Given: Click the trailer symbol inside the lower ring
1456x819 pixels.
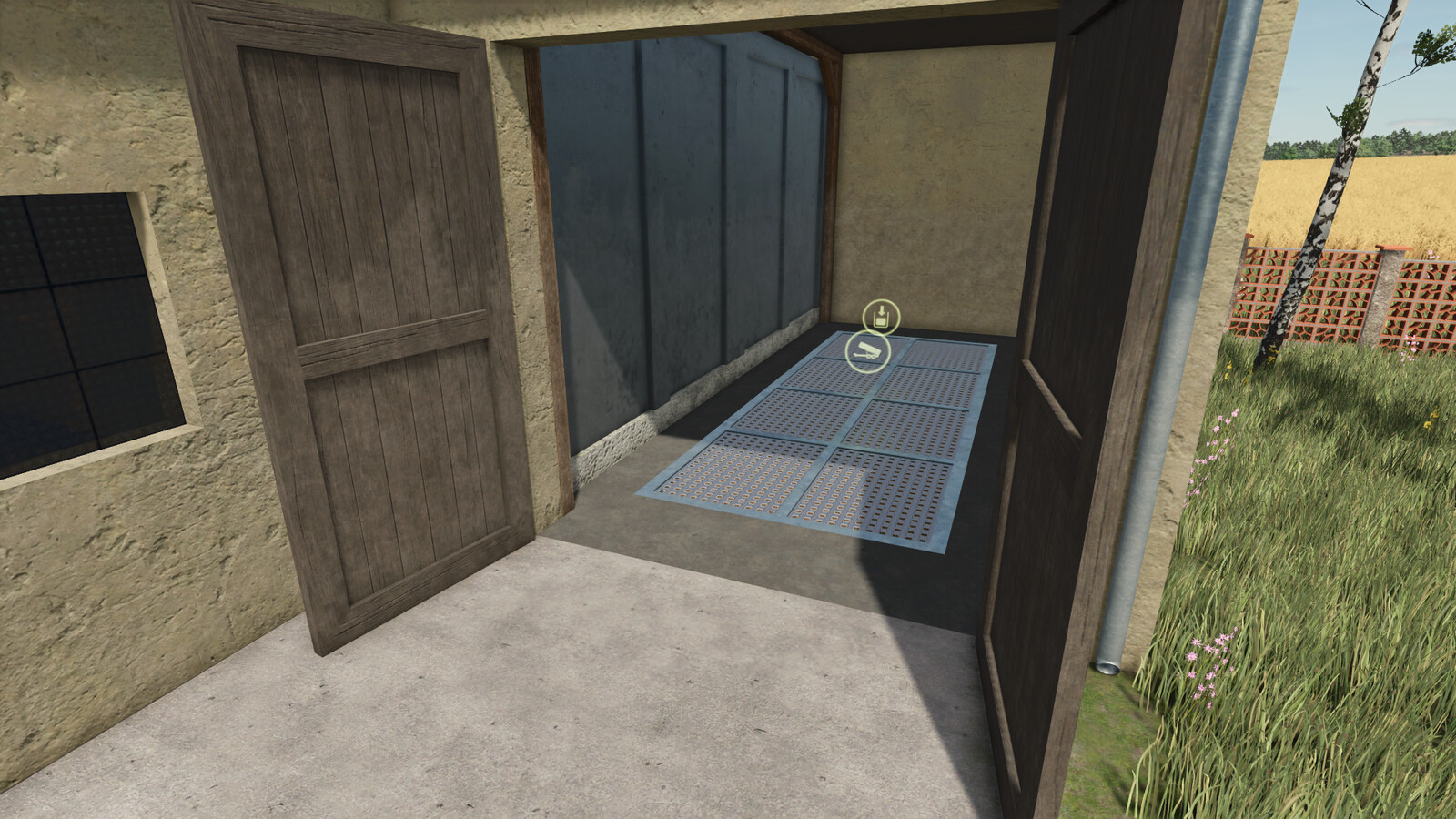Looking at the screenshot, I should 867,351.
